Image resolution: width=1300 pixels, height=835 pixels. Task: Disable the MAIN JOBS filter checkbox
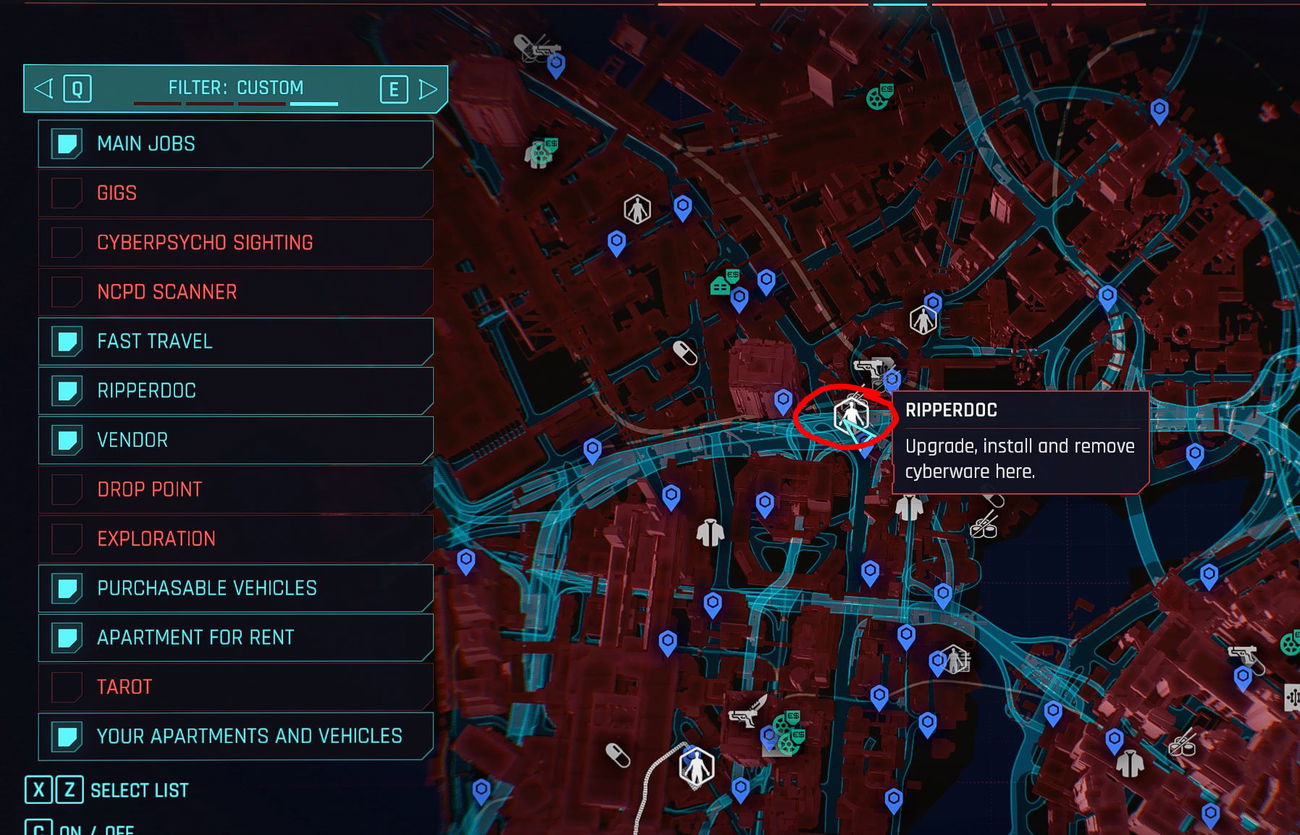click(x=64, y=143)
